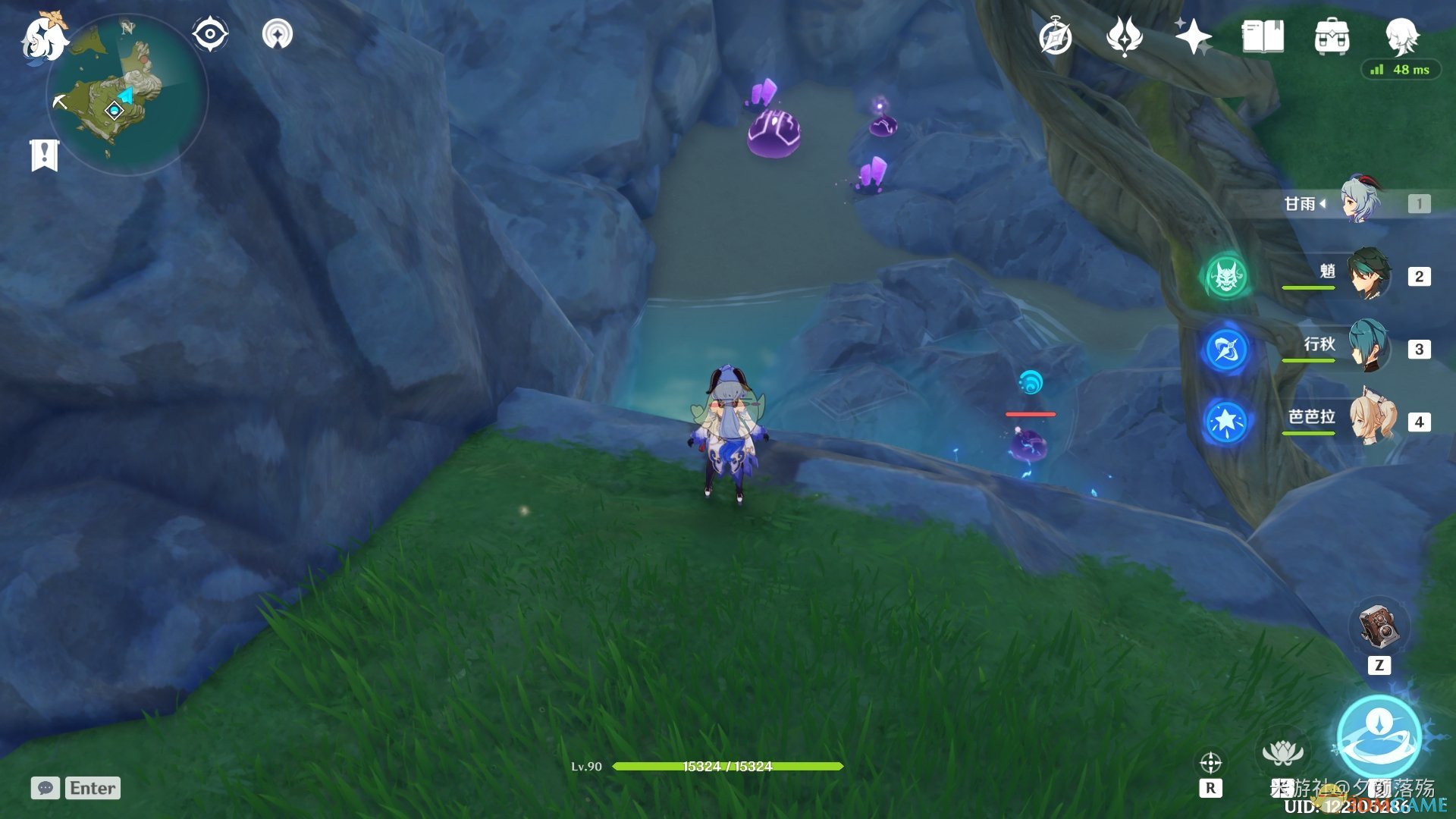Open the quest banner with exclamation mark

pos(44,155)
